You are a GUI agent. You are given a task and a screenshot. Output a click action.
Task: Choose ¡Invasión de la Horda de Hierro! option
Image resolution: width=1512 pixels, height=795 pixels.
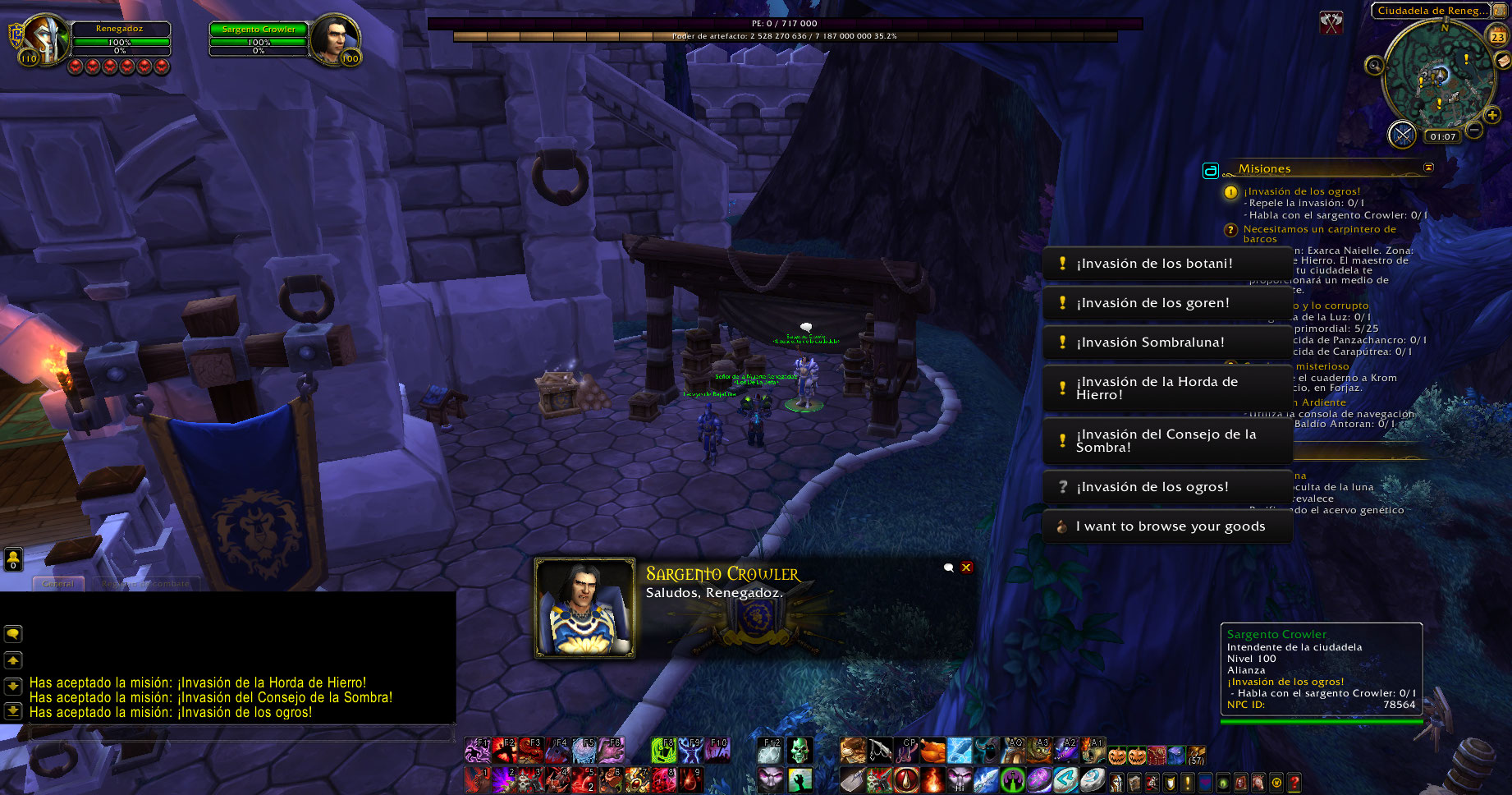pyautogui.click(x=1166, y=388)
